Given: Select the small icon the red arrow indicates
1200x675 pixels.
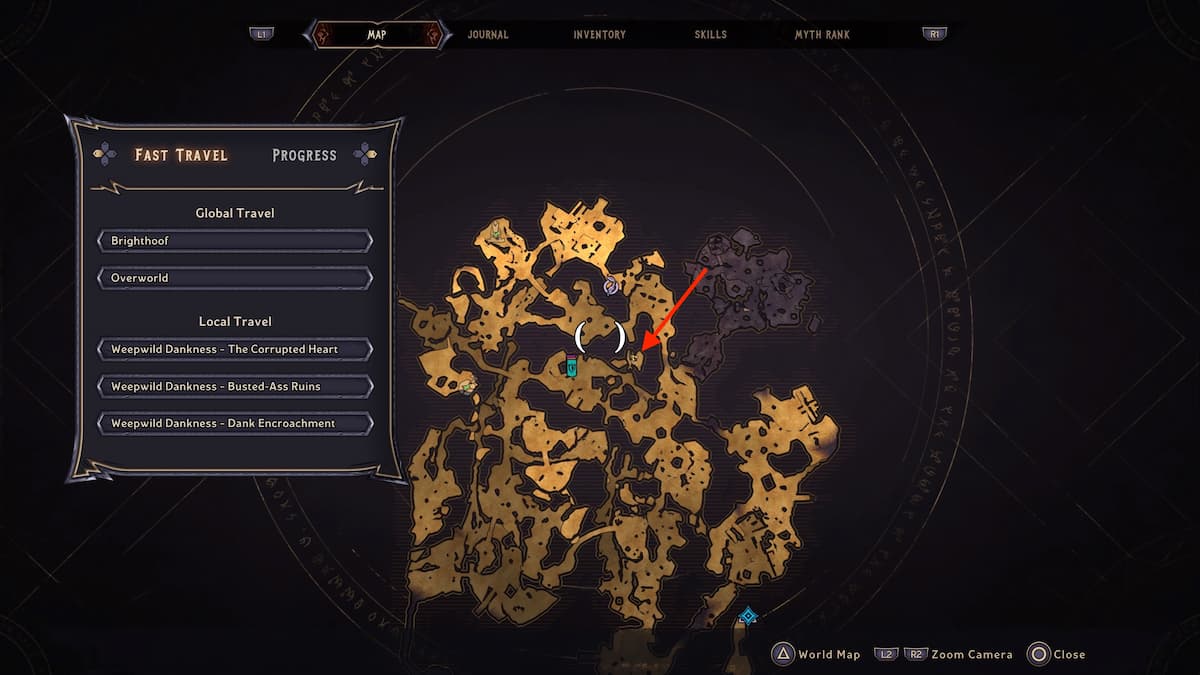Looking at the screenshot, I should click(x=633, y=357).
